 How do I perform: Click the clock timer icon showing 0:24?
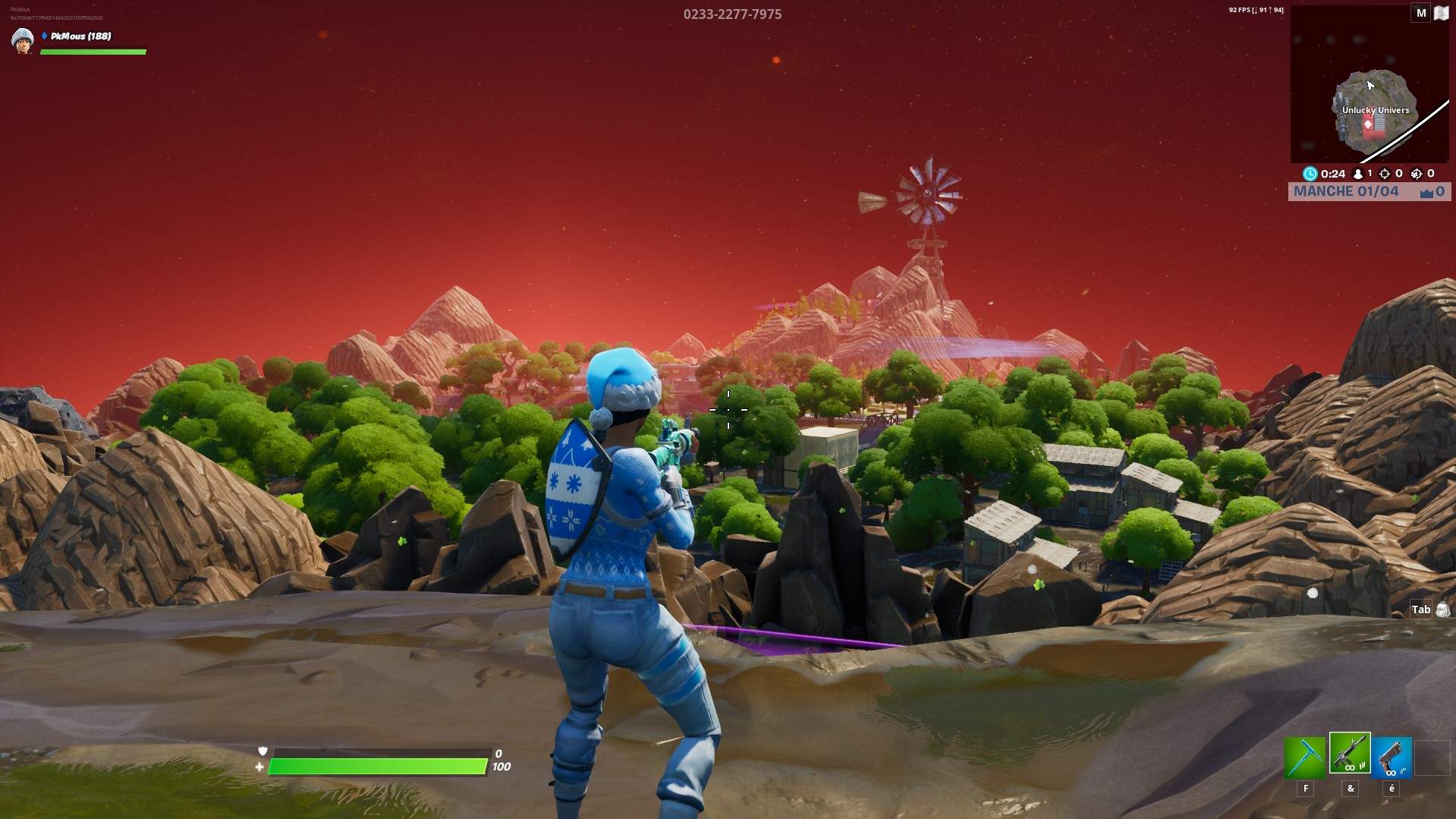[1310, 174]
